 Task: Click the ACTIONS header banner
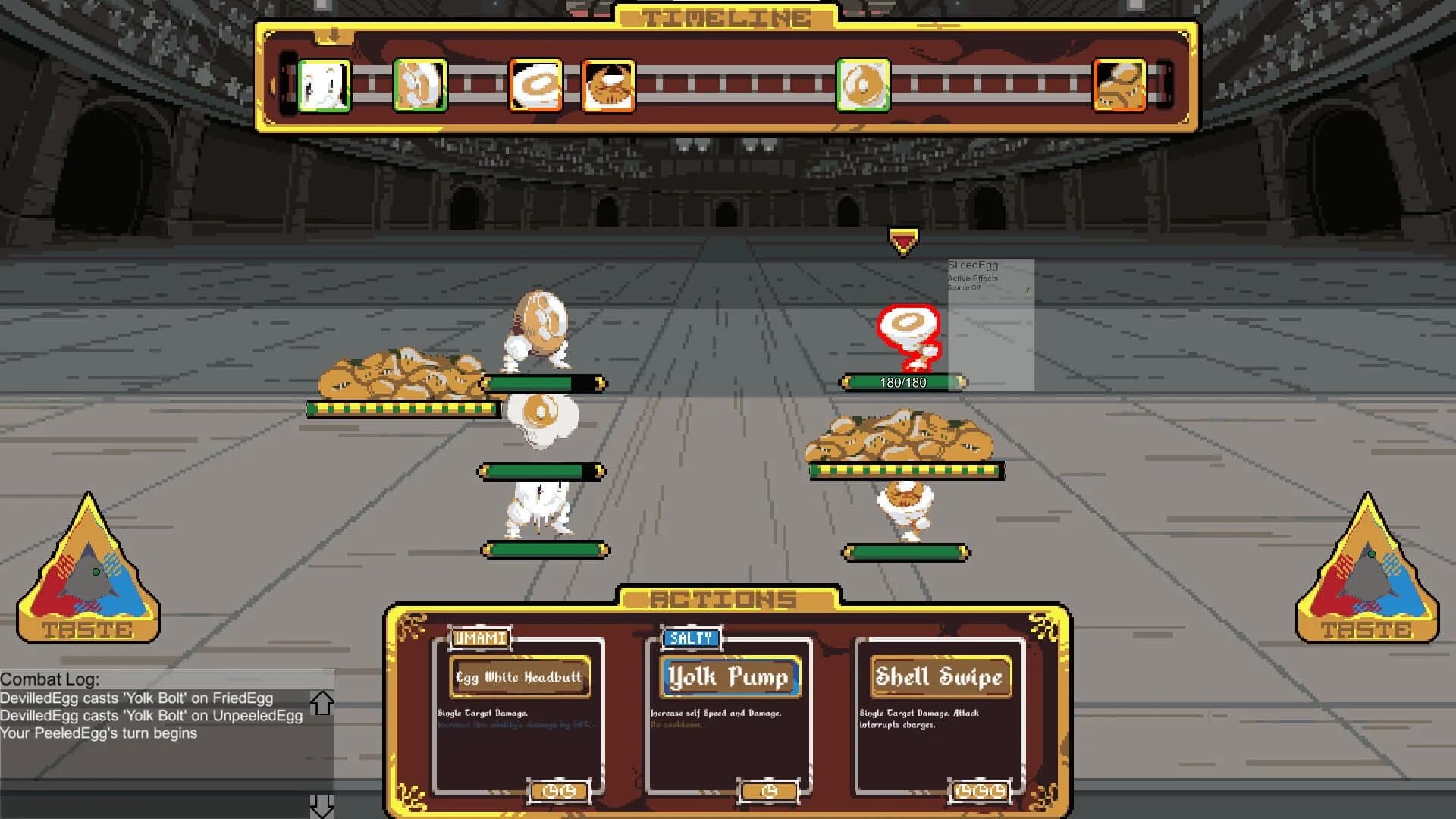point(726,598)
